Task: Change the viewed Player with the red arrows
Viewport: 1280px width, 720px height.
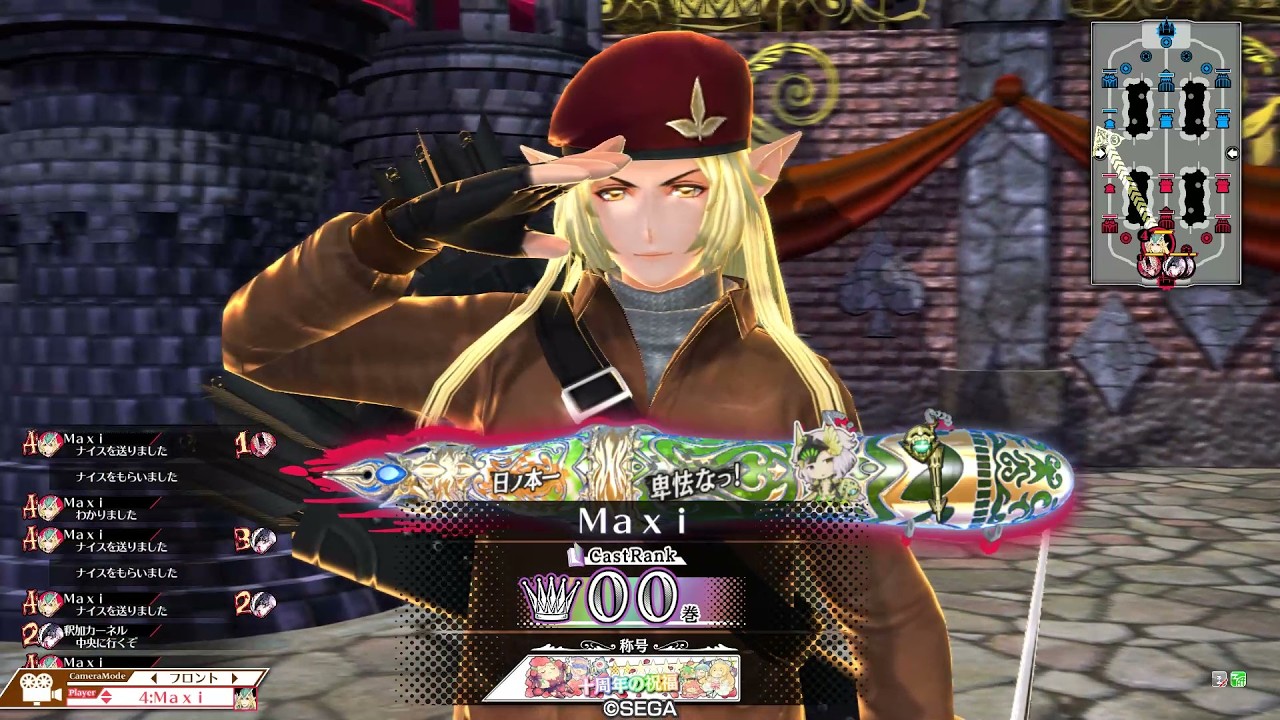Action: pyautogui.click(x=106, y=696)
